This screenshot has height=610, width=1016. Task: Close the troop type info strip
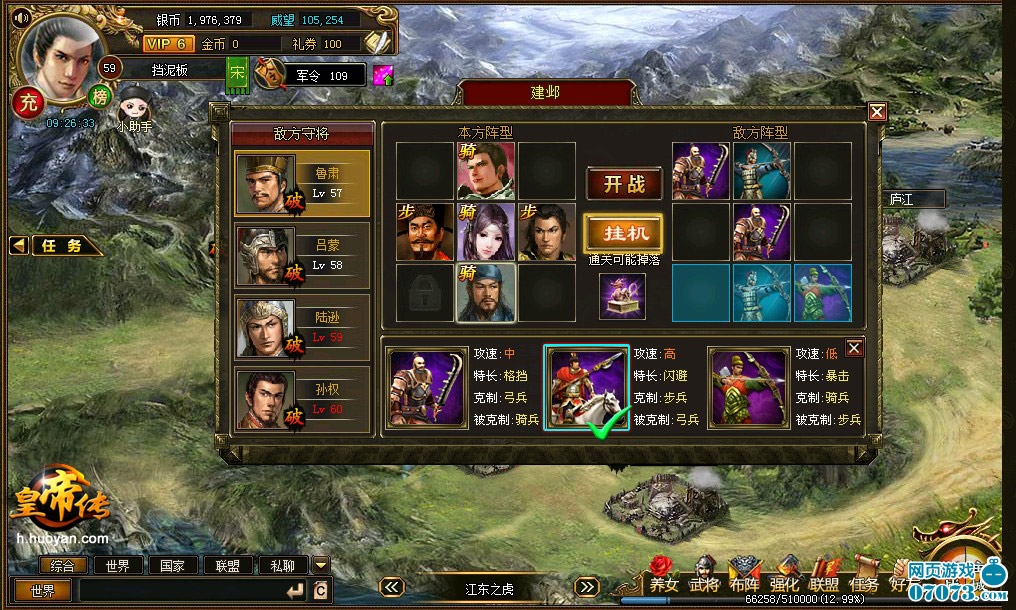854,347
